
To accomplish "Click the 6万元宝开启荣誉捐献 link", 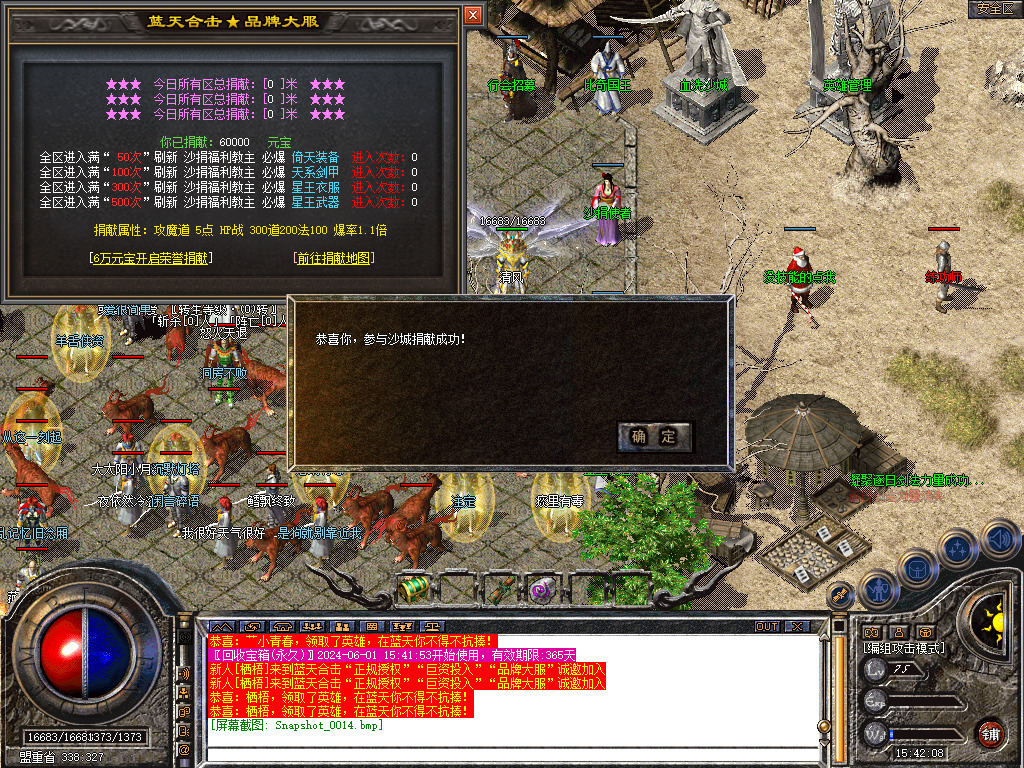I will 151,258.
